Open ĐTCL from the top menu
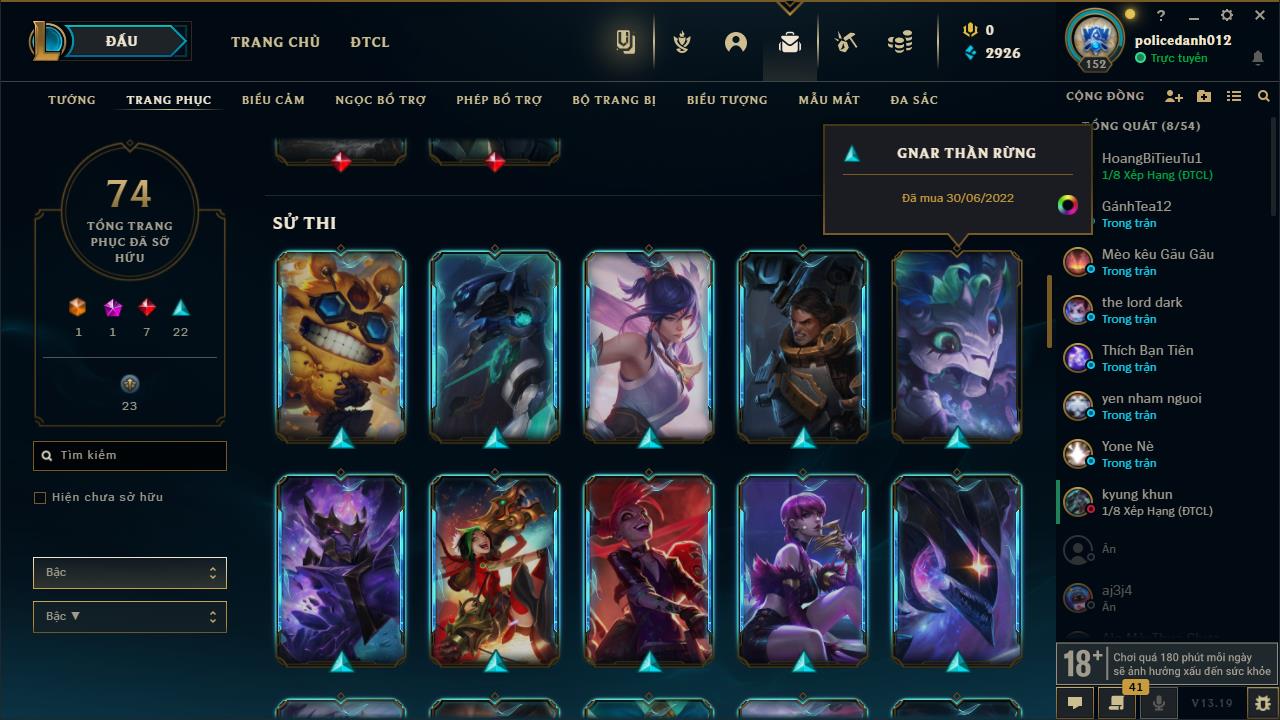 click(369, 42)
